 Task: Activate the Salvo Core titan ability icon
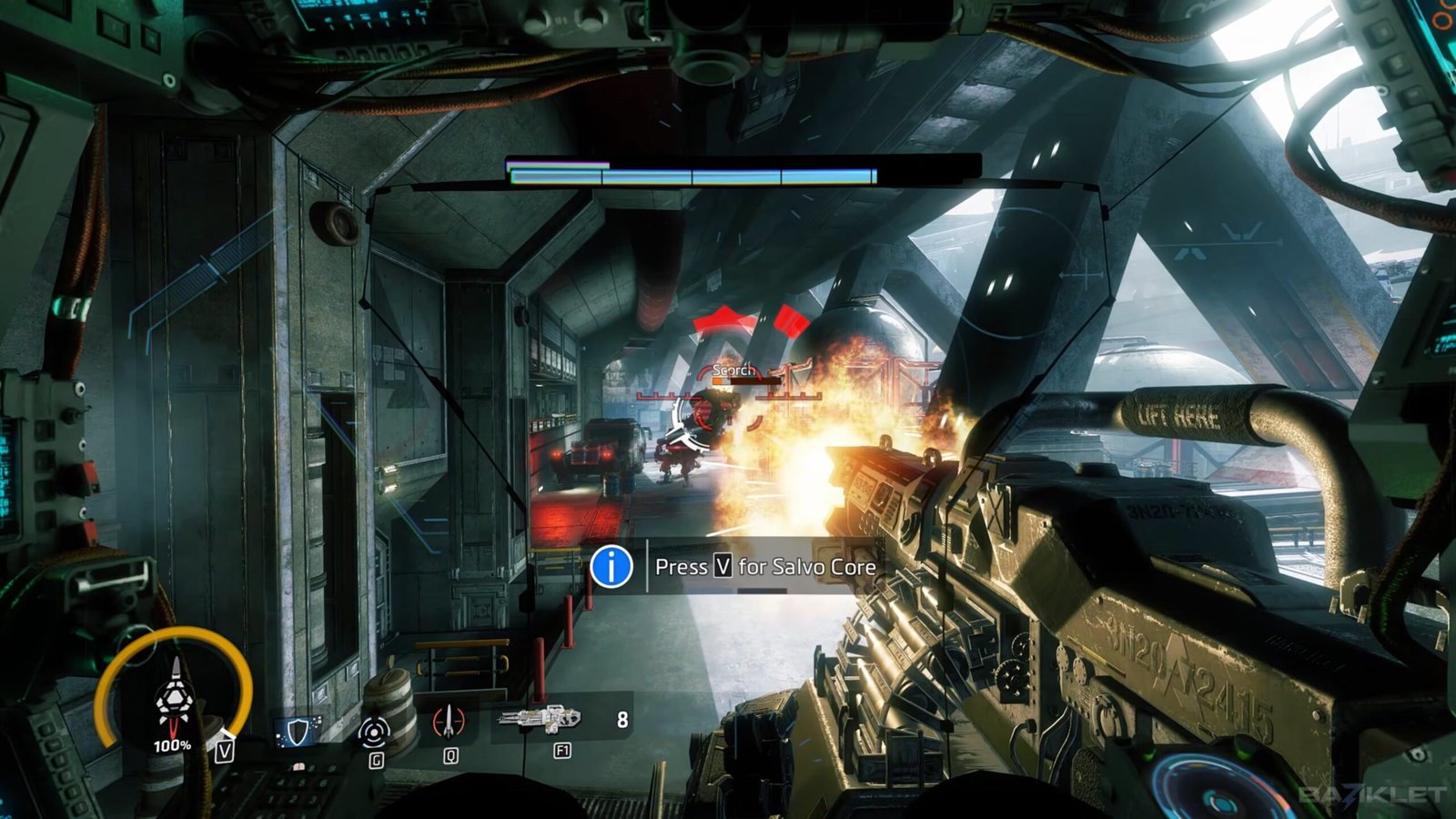point(173,703)
